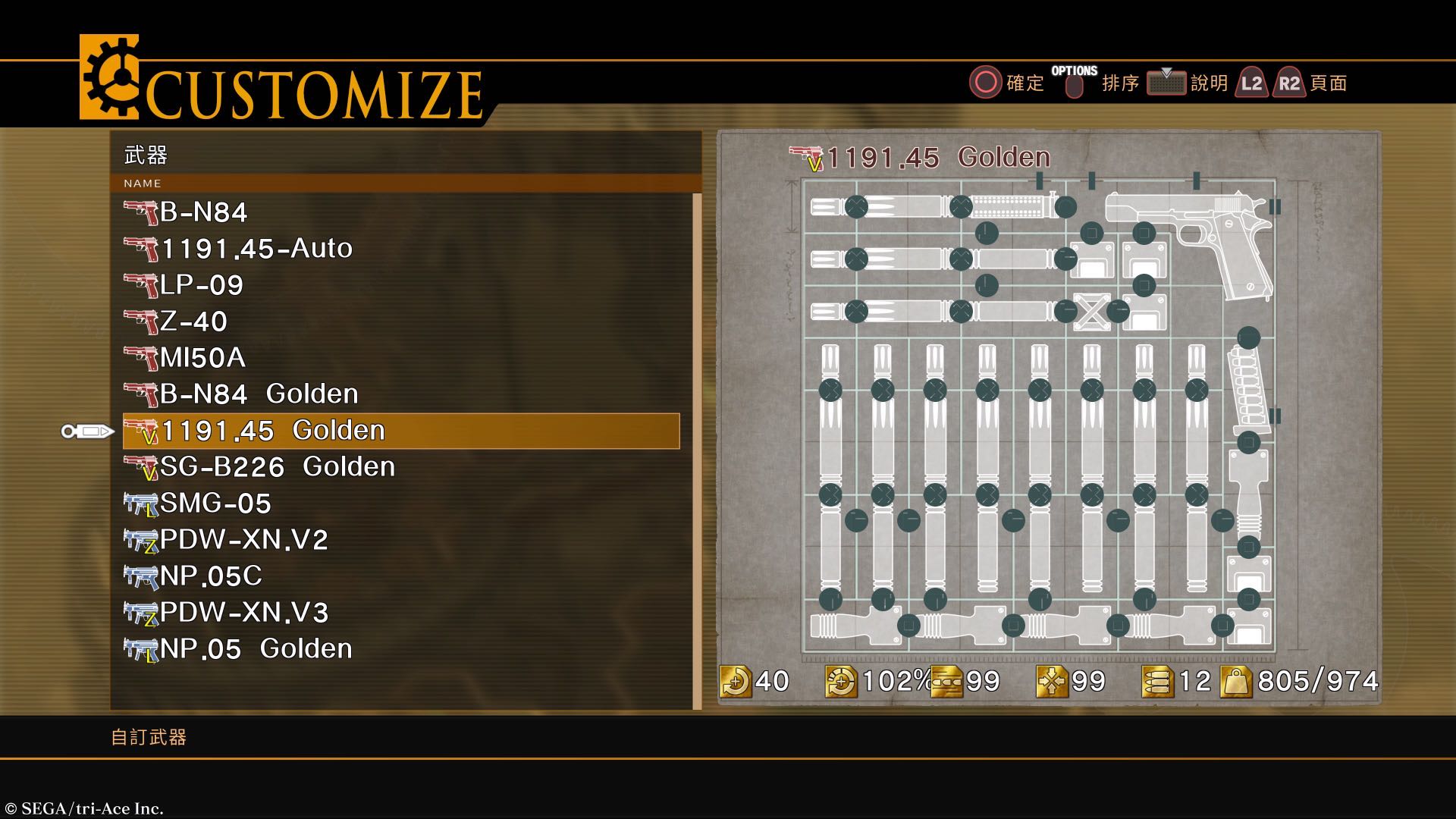This screenshot has width=1456, height=819.
Task: Pick the LP-09 pistol entry
Action: pos(202,285)
